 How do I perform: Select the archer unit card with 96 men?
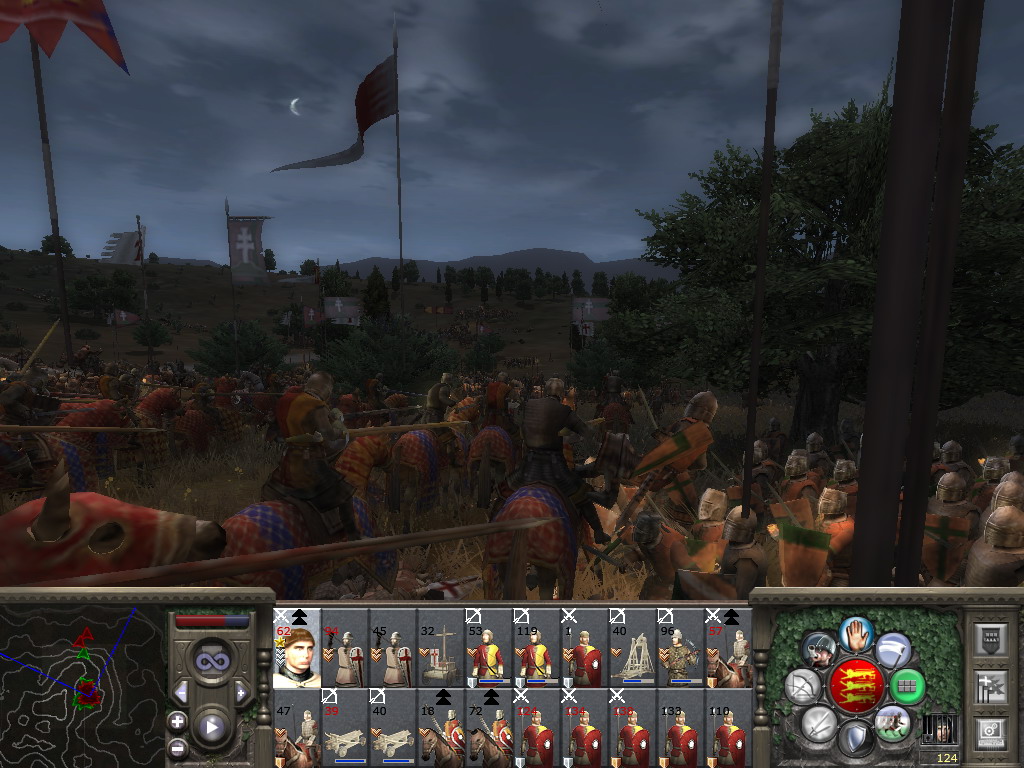tap(680, 648)
